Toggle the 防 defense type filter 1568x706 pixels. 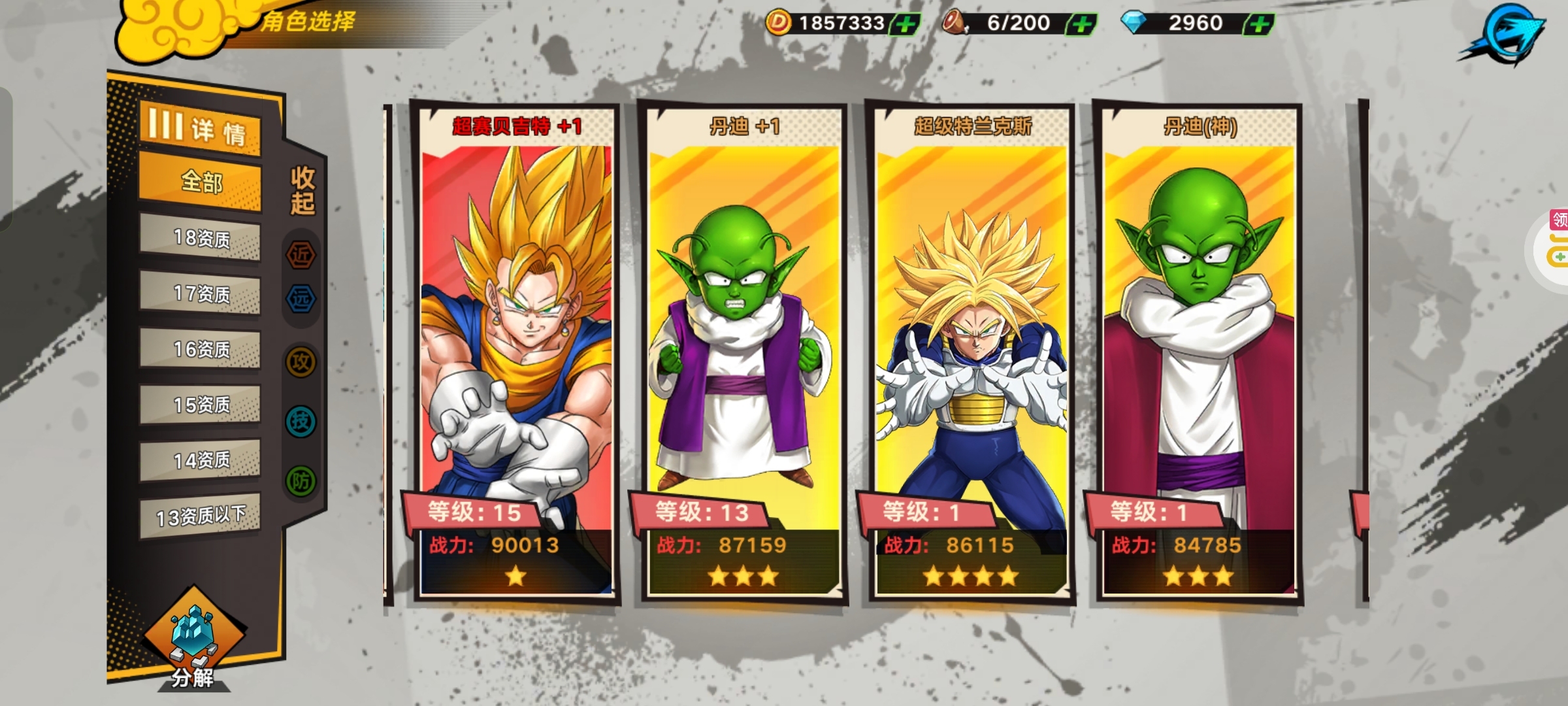[301, 482]
